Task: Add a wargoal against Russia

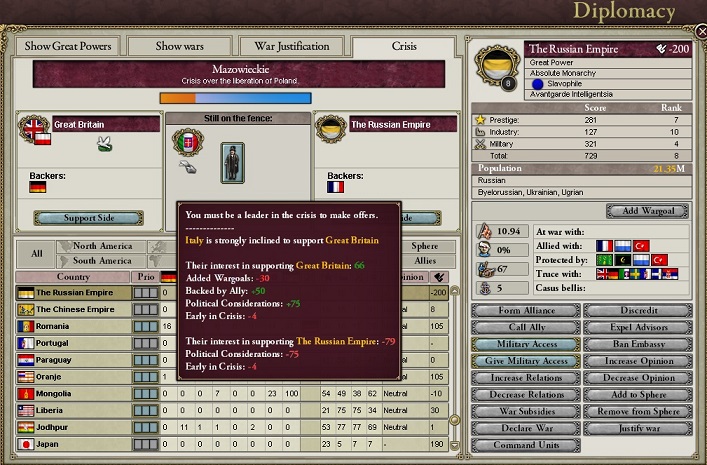Action: (645, 211)
